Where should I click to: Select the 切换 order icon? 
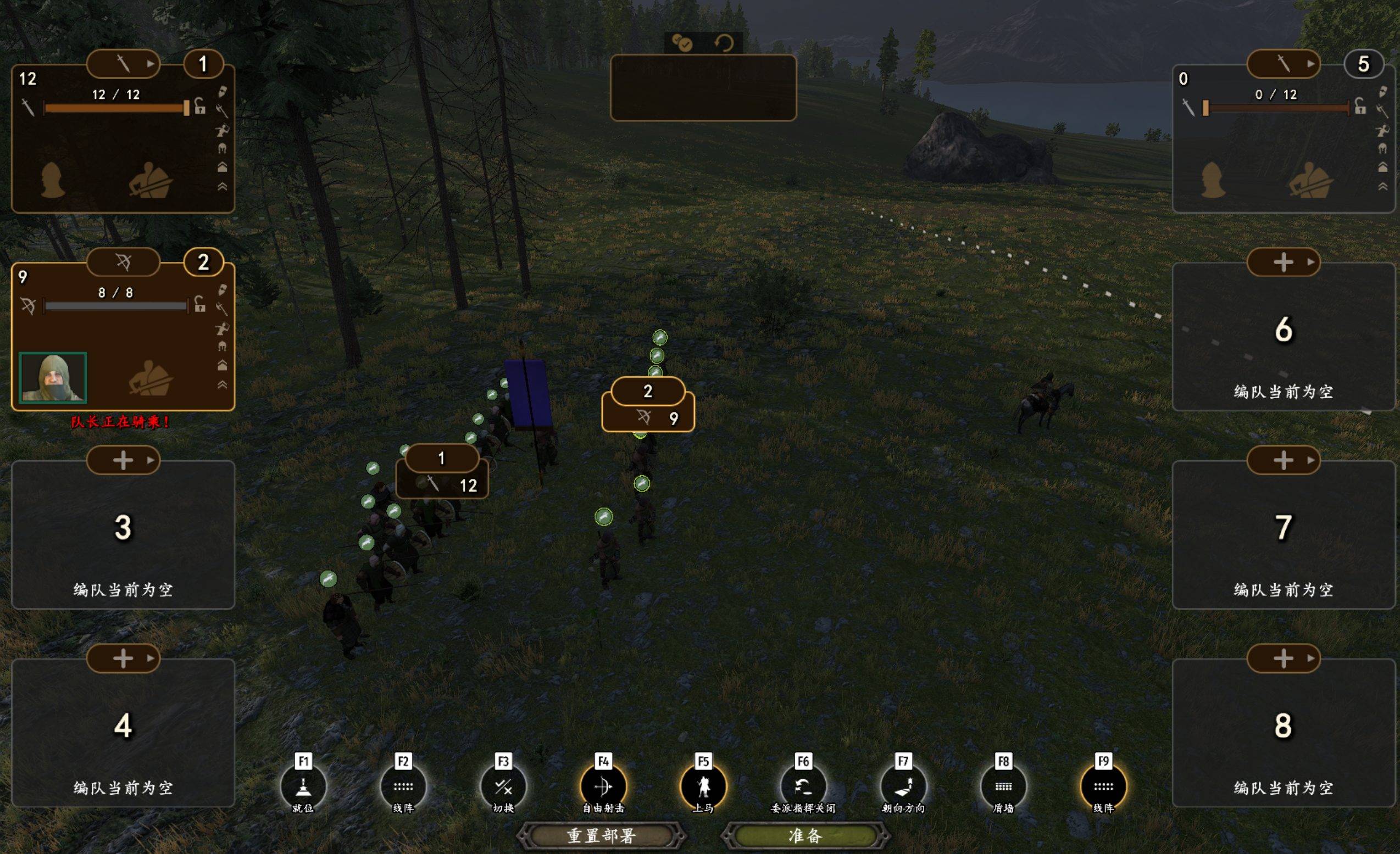[x=503, y=787]
